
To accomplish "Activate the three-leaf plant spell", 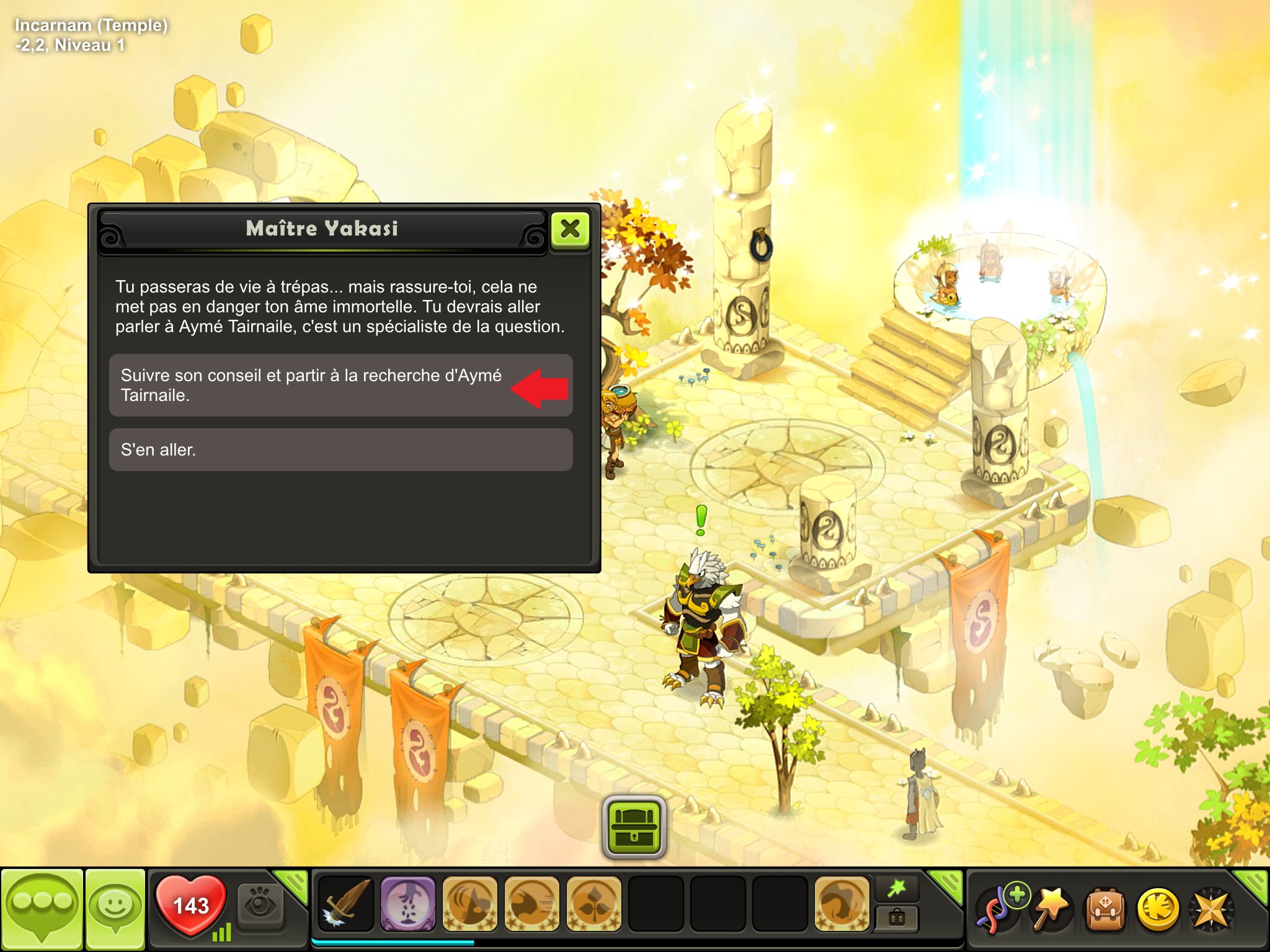I will (x=593, y=904).
